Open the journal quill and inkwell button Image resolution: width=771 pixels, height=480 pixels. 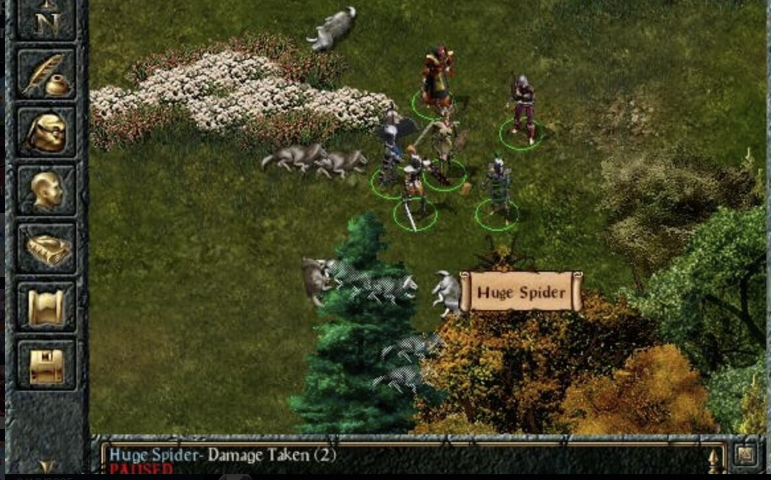[46, 75]
